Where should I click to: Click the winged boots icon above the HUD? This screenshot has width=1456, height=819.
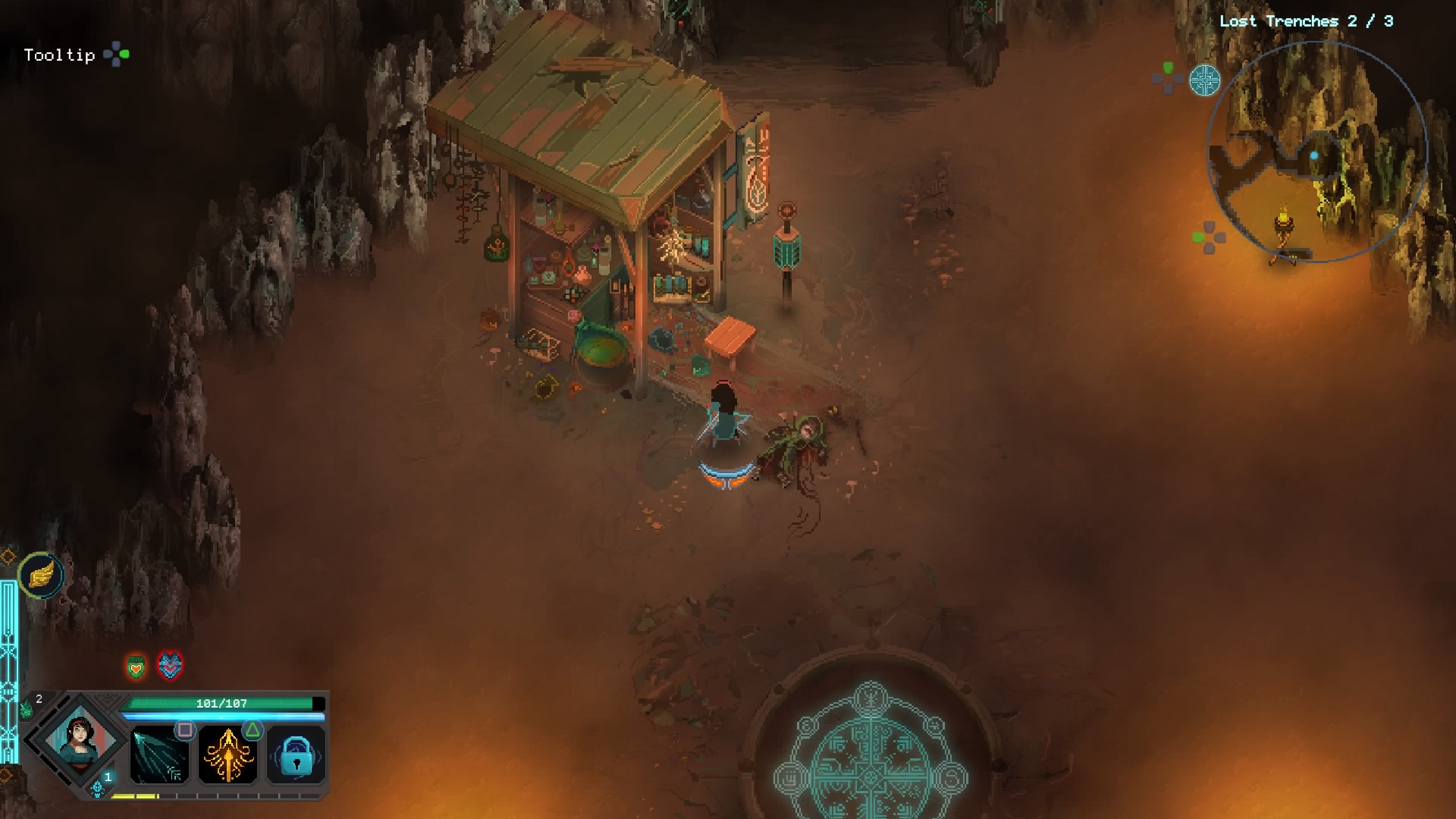pos(42,575)
